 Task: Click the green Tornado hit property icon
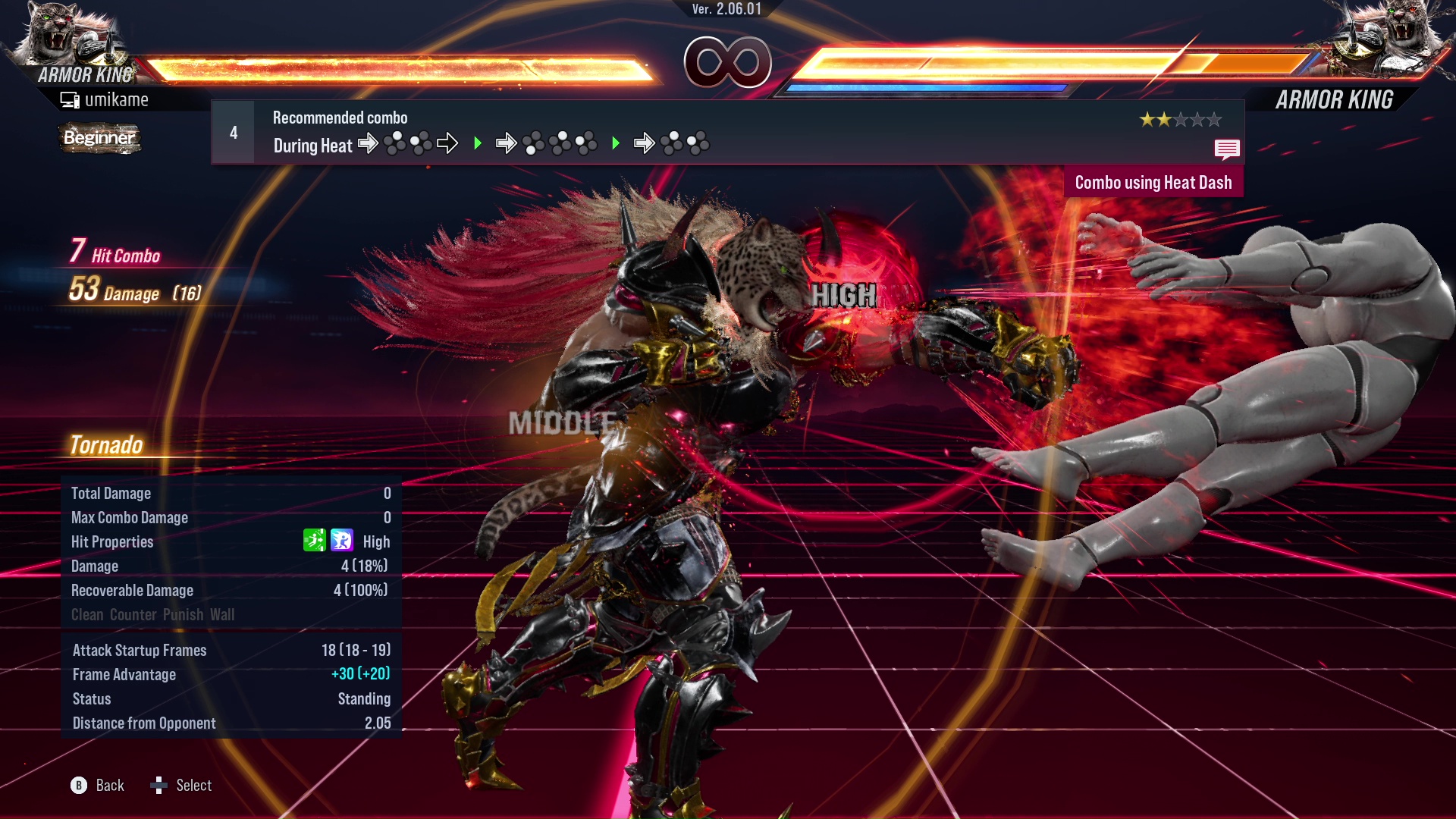pyautogui.click(x=314, y=541)
